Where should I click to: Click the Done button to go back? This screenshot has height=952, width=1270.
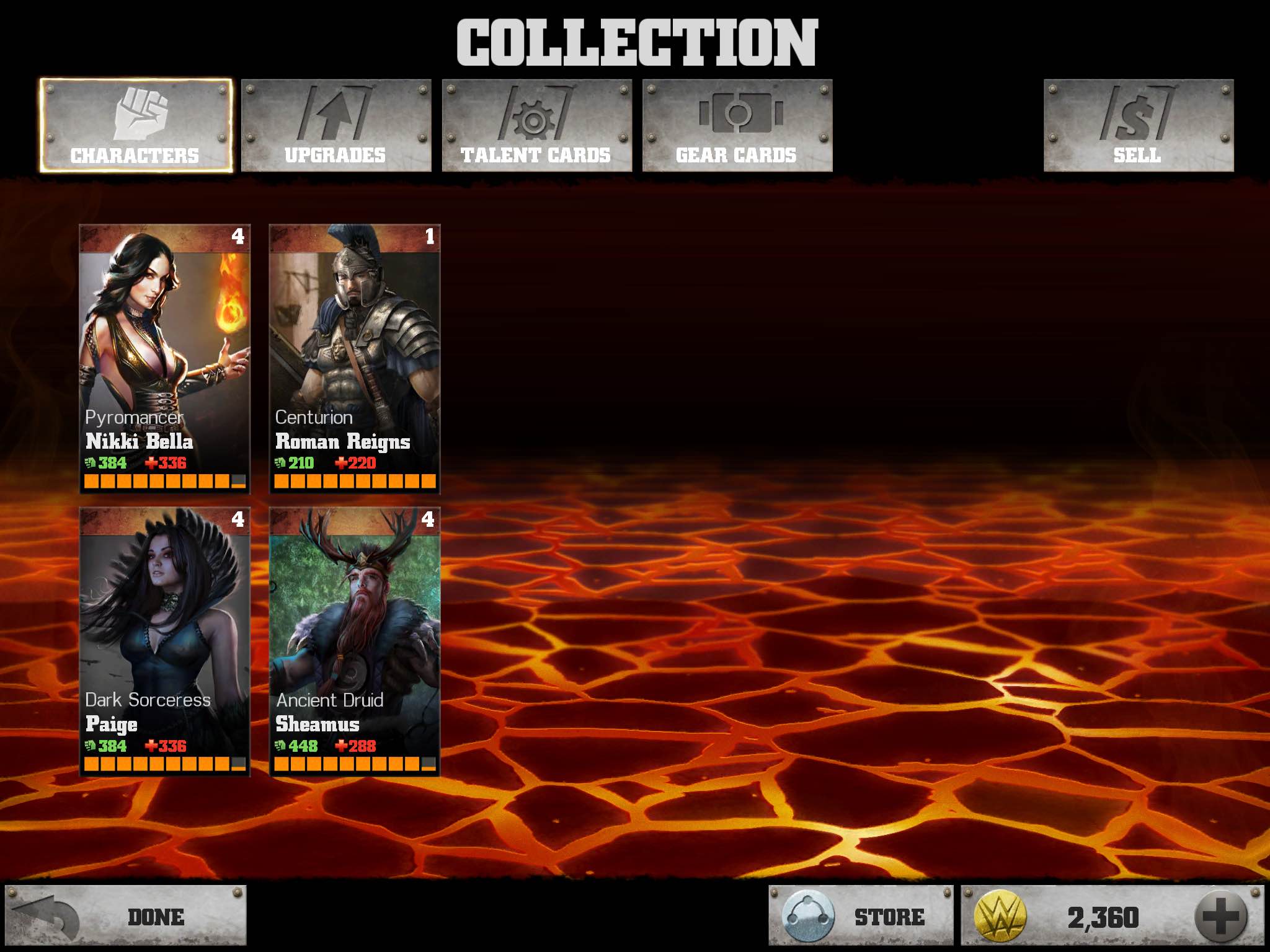click(126, 917)
